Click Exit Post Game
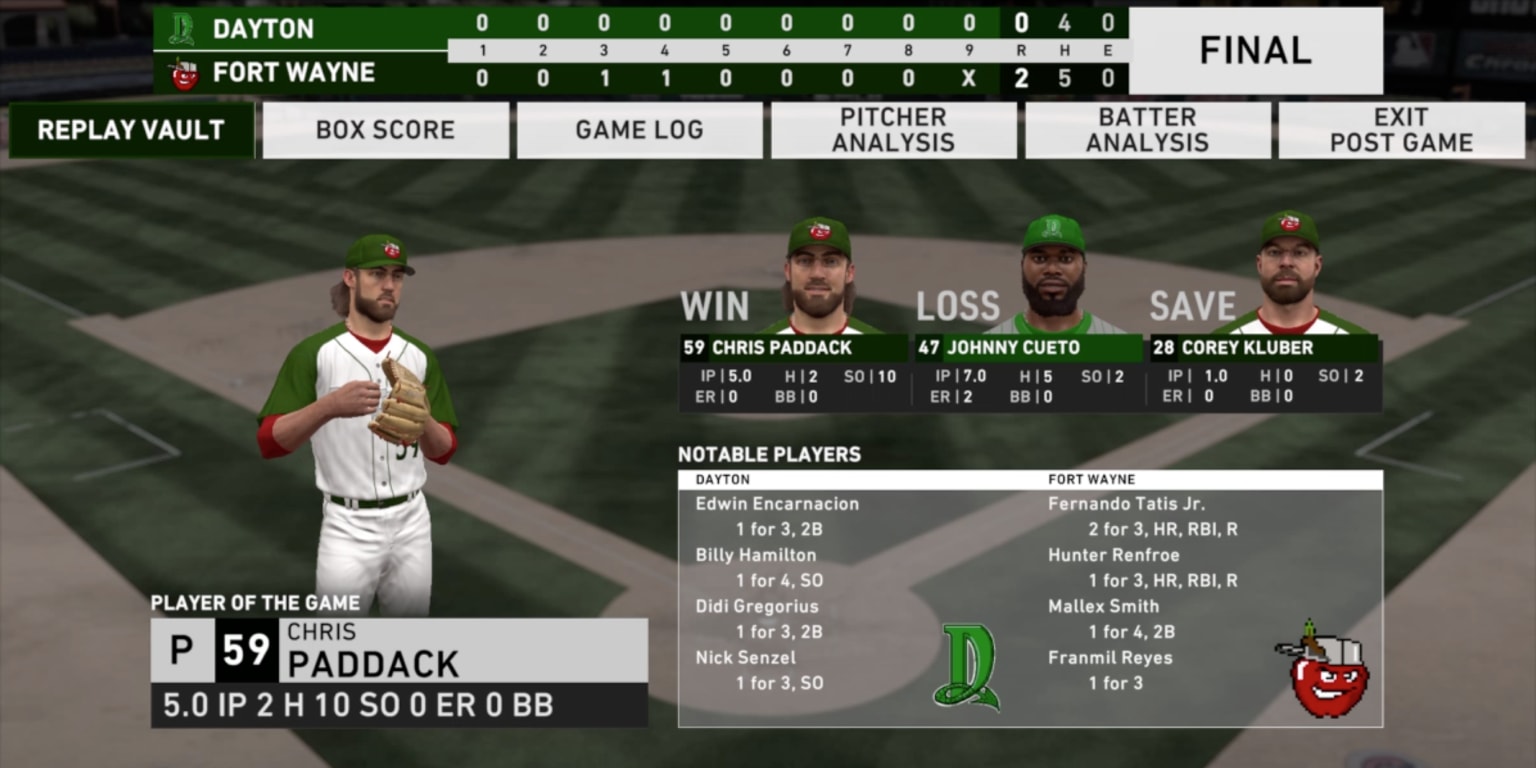 [1400, 129]
